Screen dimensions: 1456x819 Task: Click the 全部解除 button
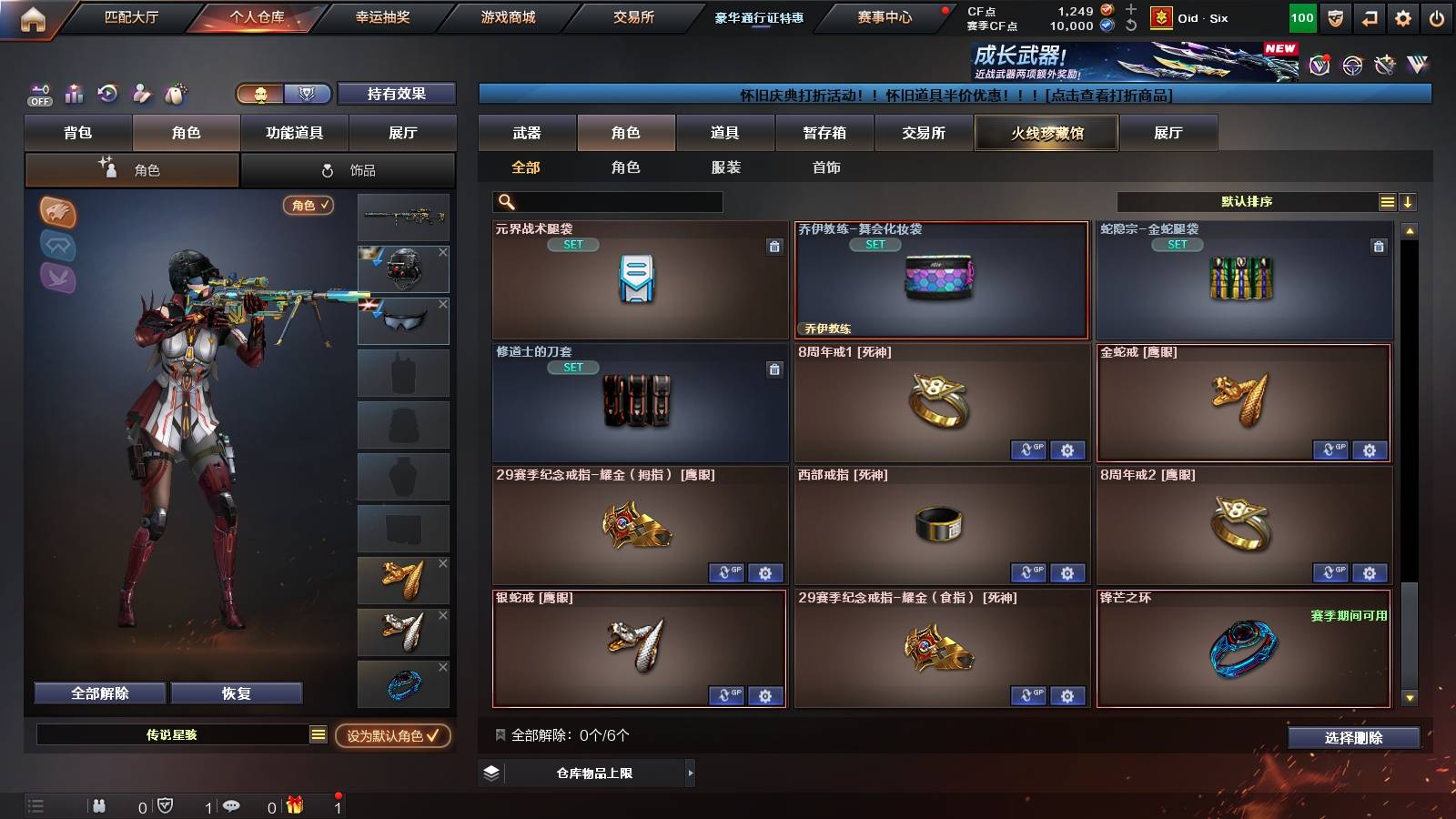98,693
